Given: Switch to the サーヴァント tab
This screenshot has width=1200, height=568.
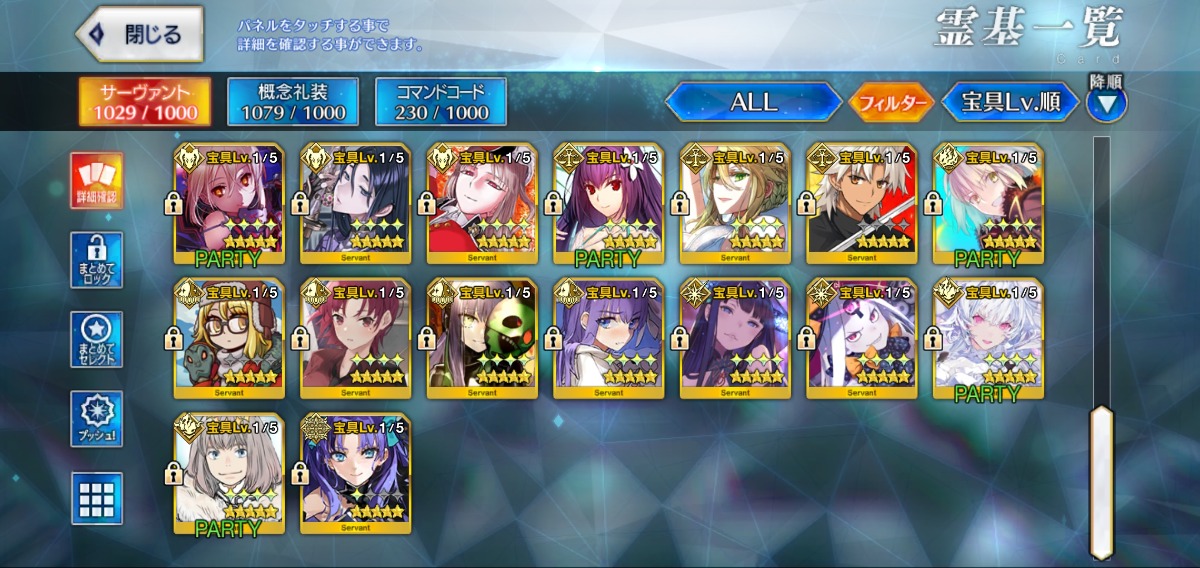Looking at the screenshot, I should point(146,102).
